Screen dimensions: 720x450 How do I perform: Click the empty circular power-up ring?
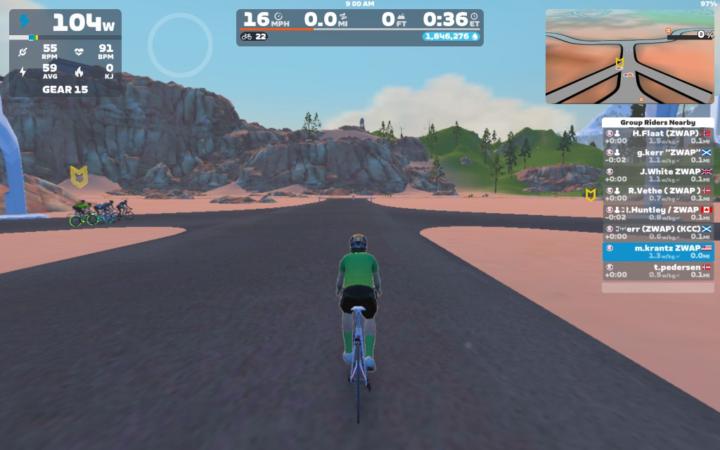pos(180,45)
